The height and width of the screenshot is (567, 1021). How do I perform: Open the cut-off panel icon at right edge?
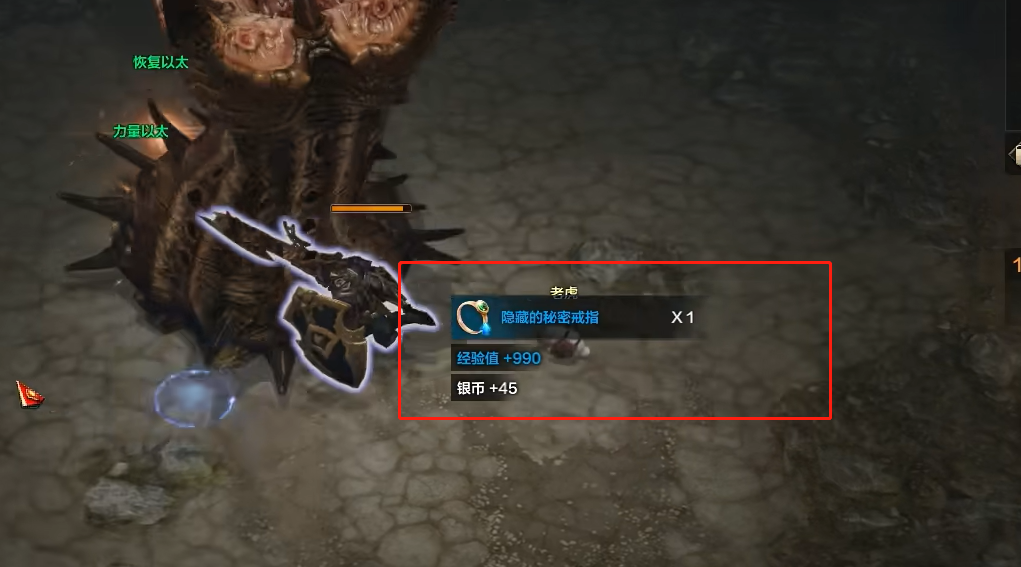[1014, 153]
